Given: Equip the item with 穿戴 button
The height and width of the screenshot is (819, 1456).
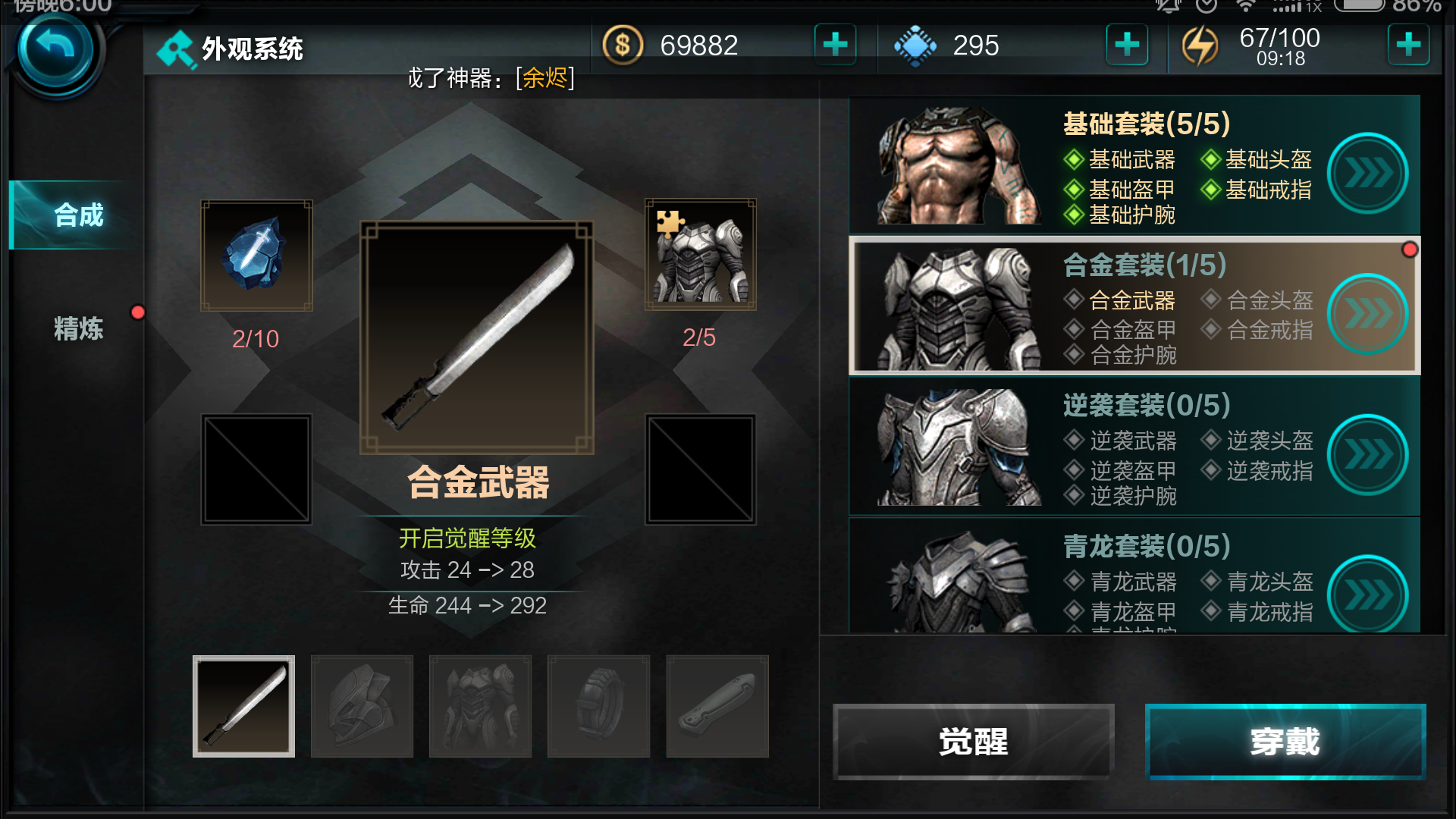Looking at the screenshot, I should click(1285, 742).
